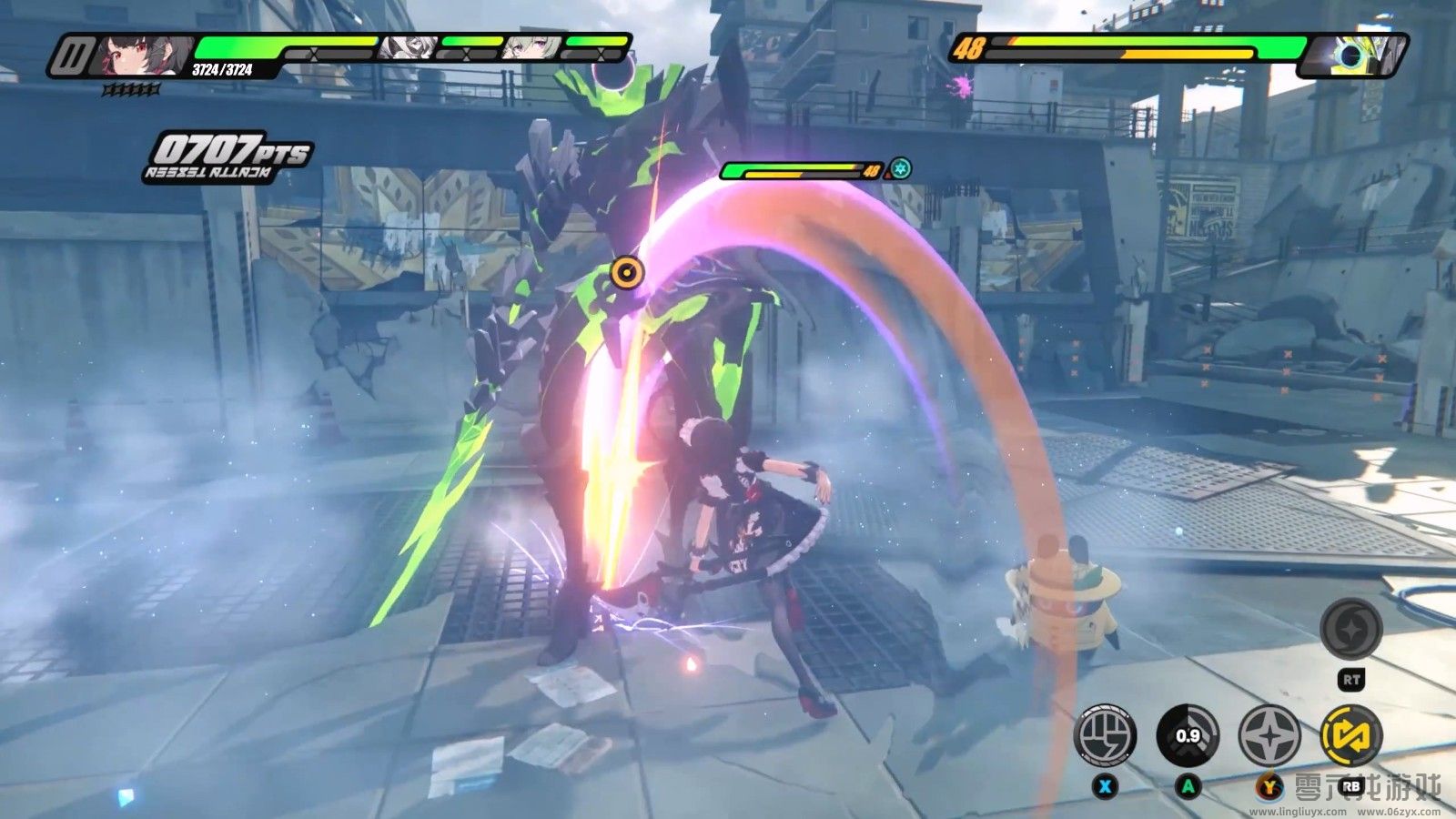Switch to the white-haired second teammate portrait
The image size is (1456, 819).
pos(407,47)
